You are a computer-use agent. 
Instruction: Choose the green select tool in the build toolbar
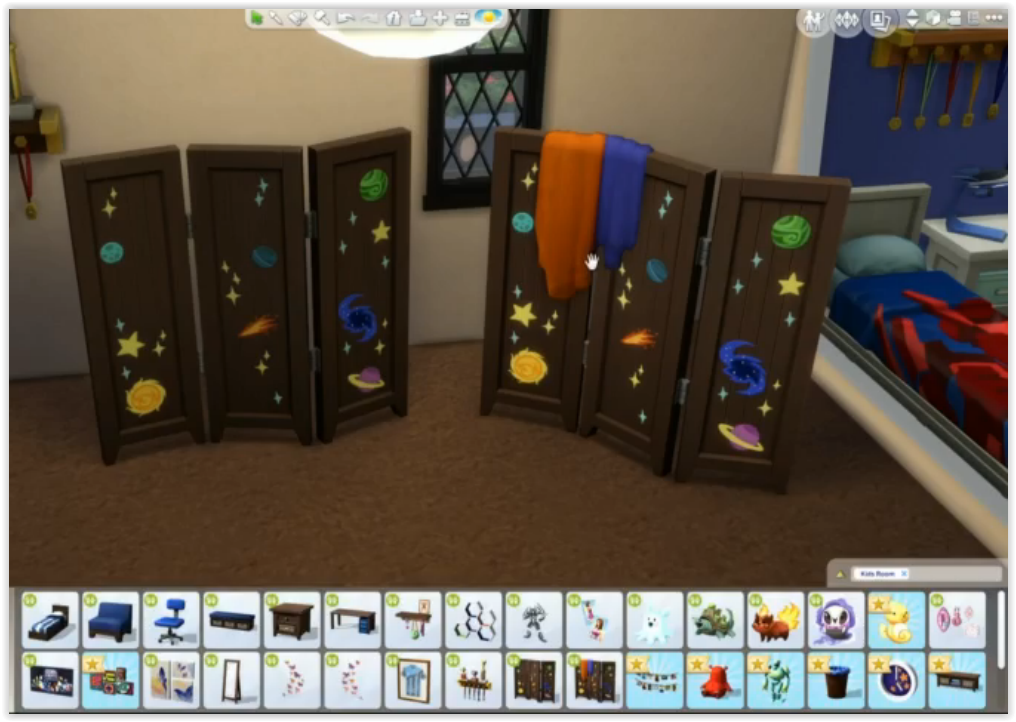(258, 18)
